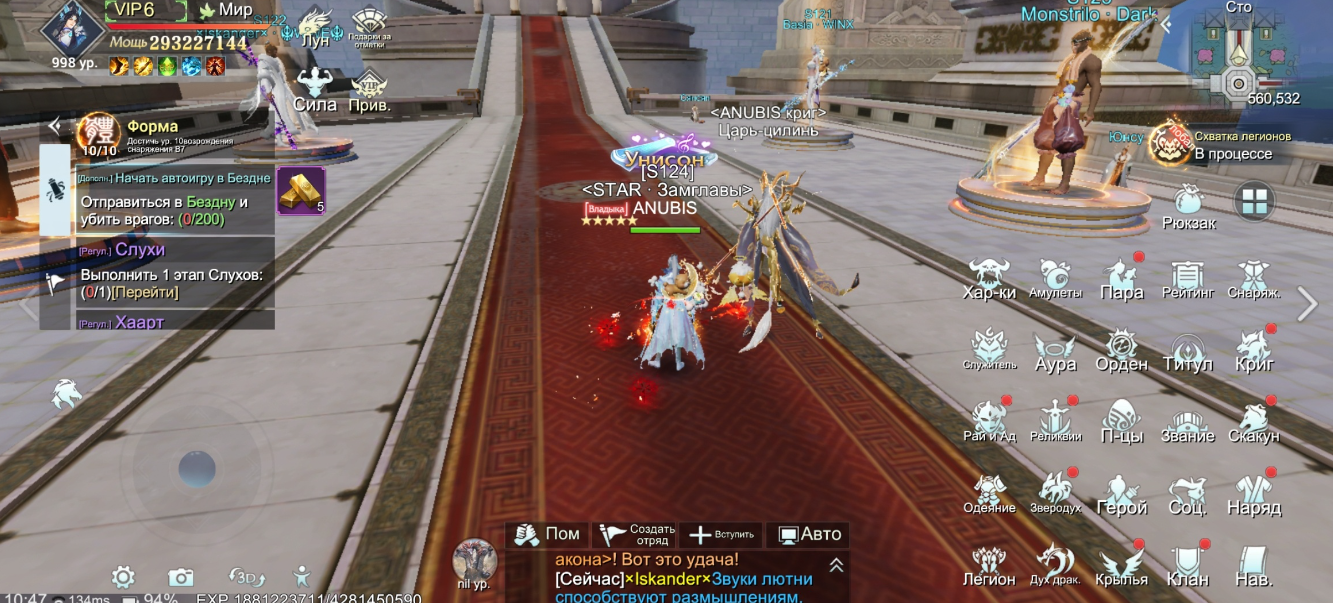Screen dimensions: 1333x603
Task: Open the Герой menu
Action: pos(1121,495)
